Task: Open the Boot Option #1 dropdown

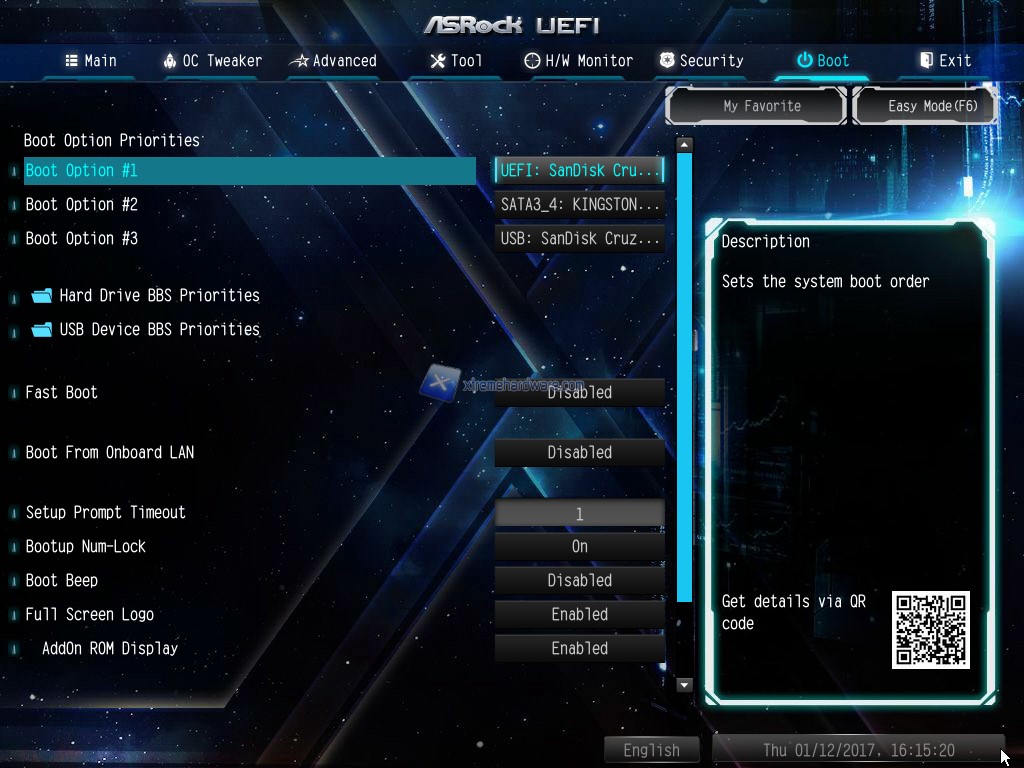Action: [580, 170]
